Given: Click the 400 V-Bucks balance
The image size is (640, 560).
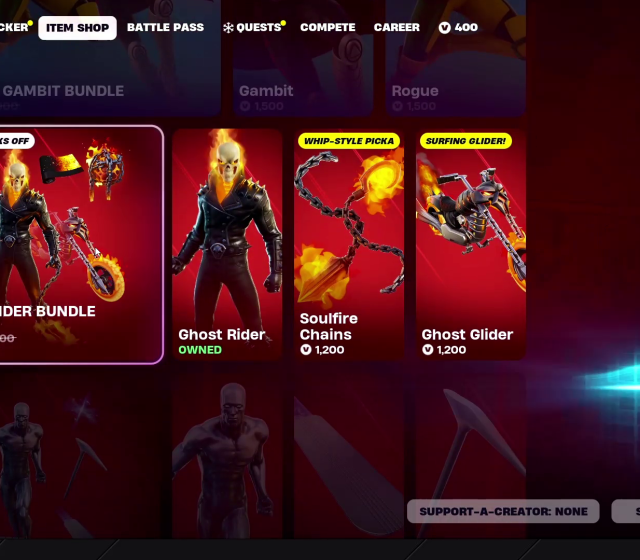Looking at the screenshot, I should tap(458, 28).
